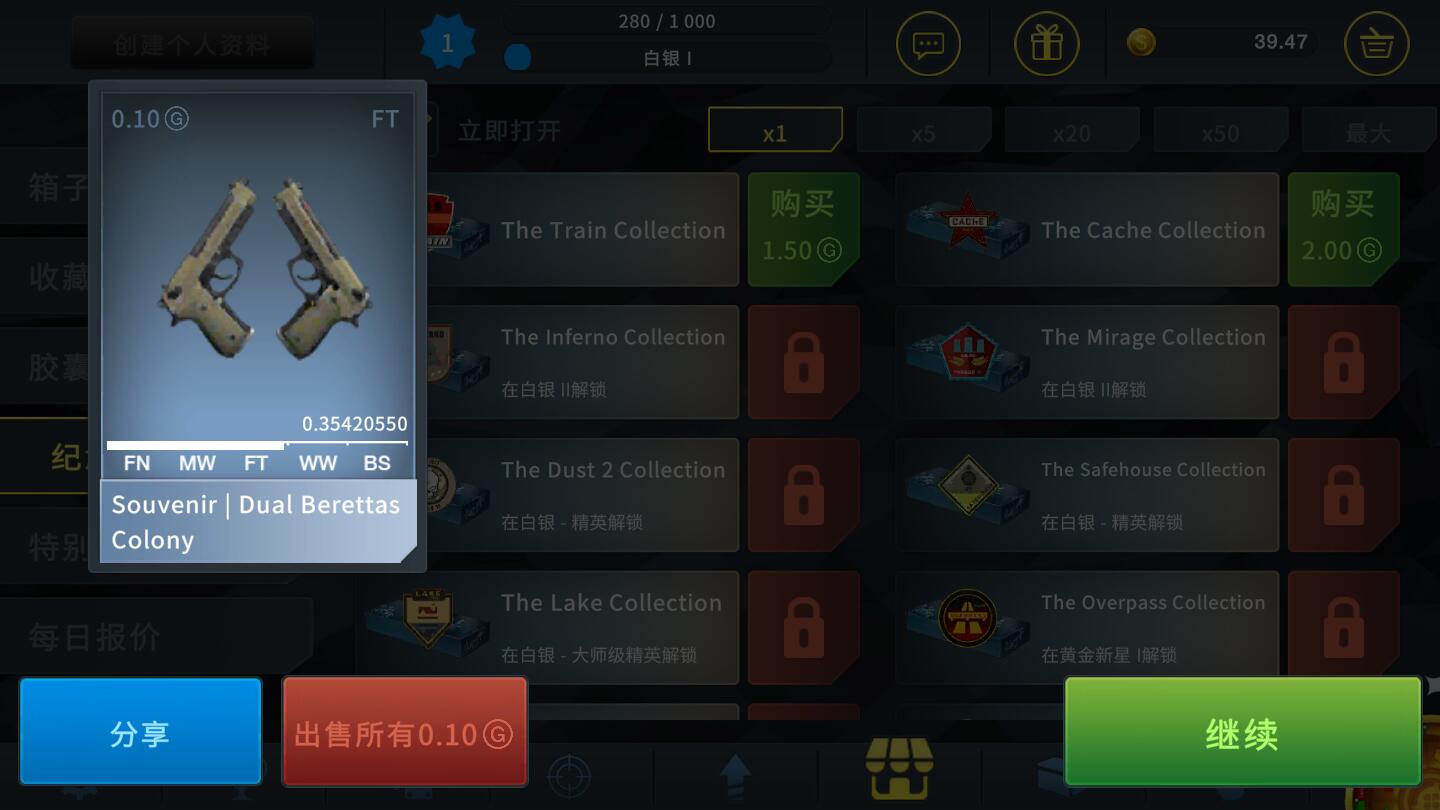This screenshot has width=1440, height=810.
Task: Switch to the 最大 multiplier option
Action: point(1369,130)
